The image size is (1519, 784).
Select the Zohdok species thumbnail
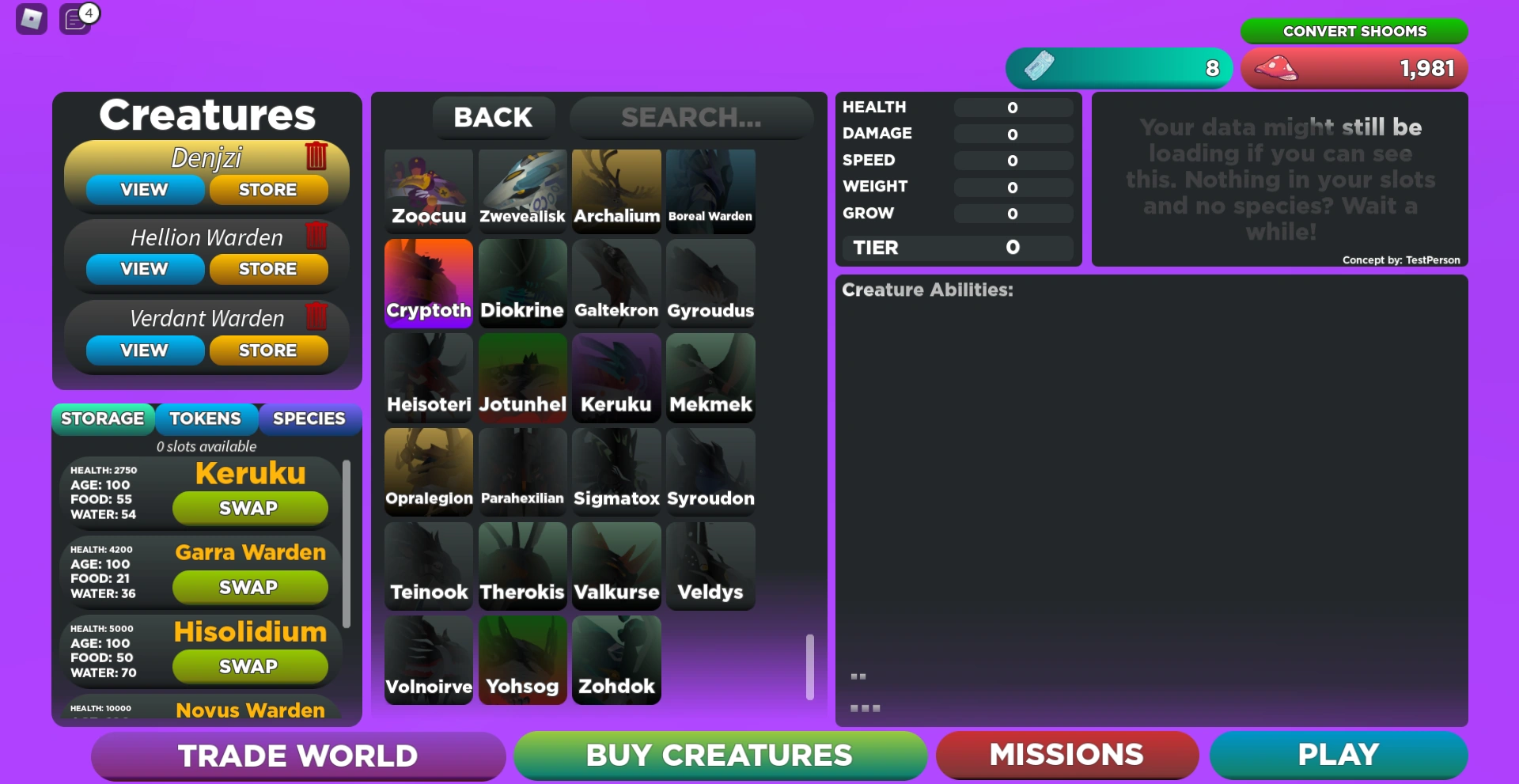pyautogui.click(x=616, y=661)
